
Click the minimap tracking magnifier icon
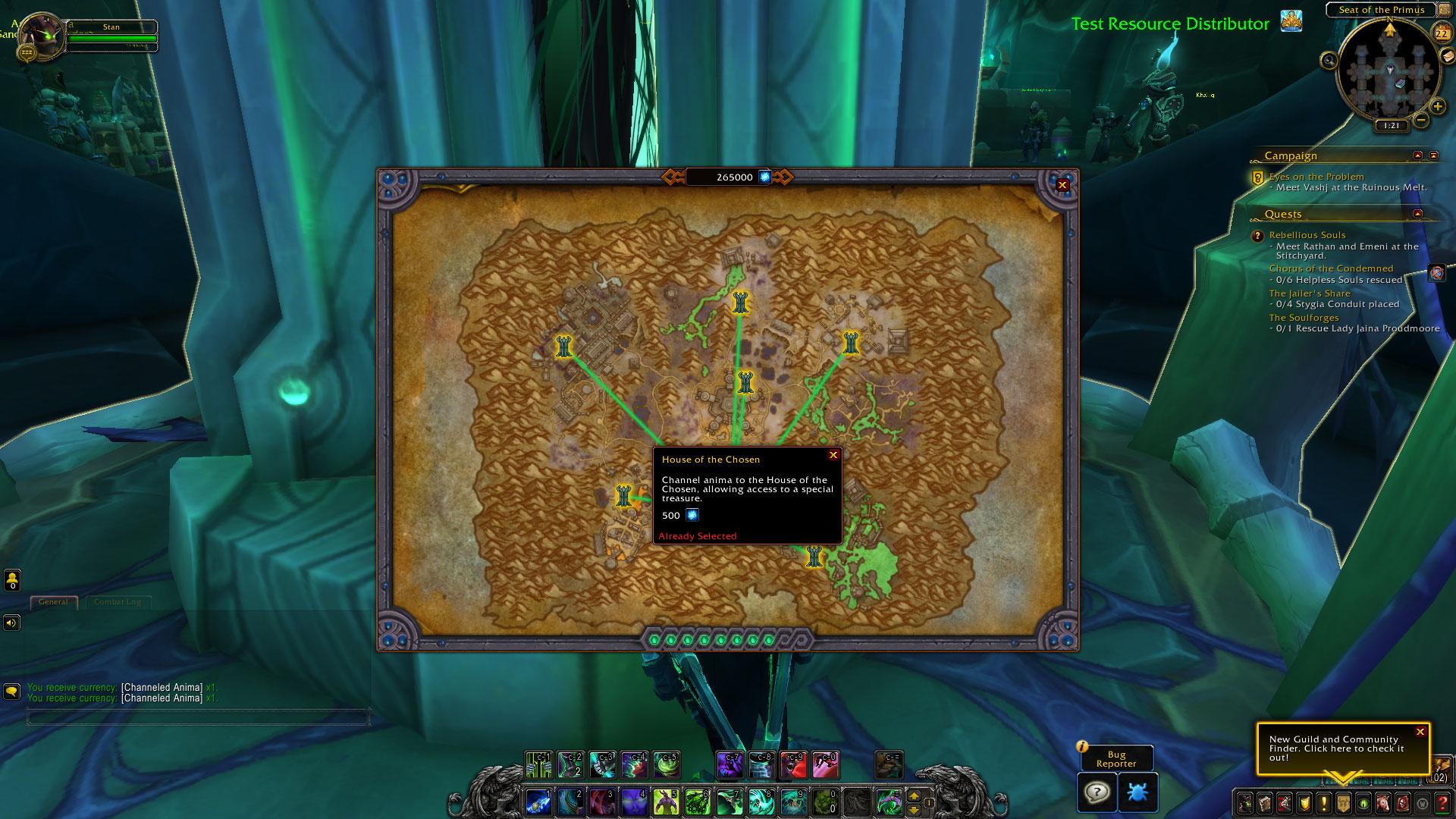1329,60
